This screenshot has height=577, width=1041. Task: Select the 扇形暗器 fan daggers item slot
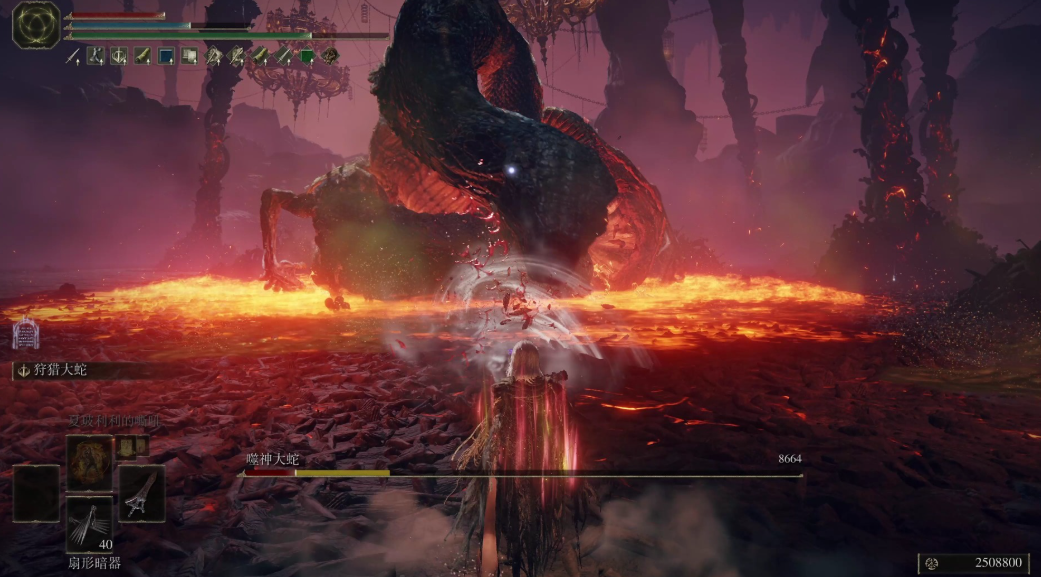[90, 524]
